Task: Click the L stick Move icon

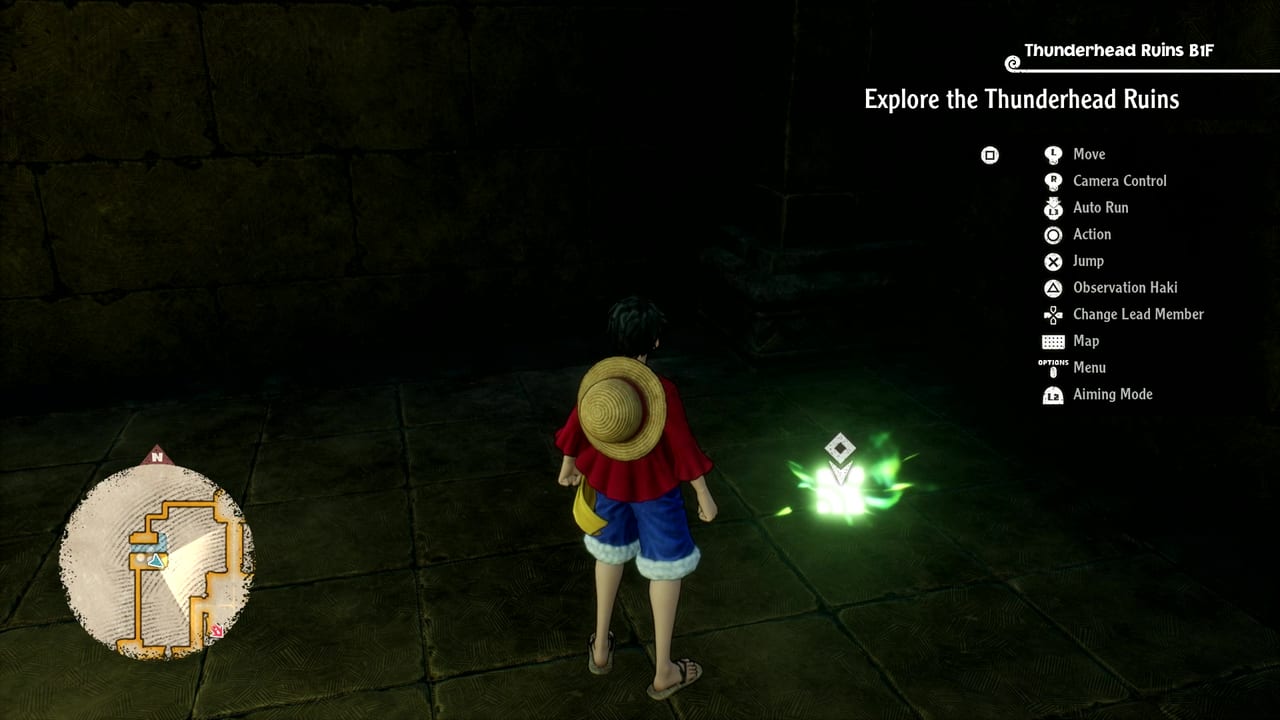Action: pyautogui.click(x=1053, y=154)
